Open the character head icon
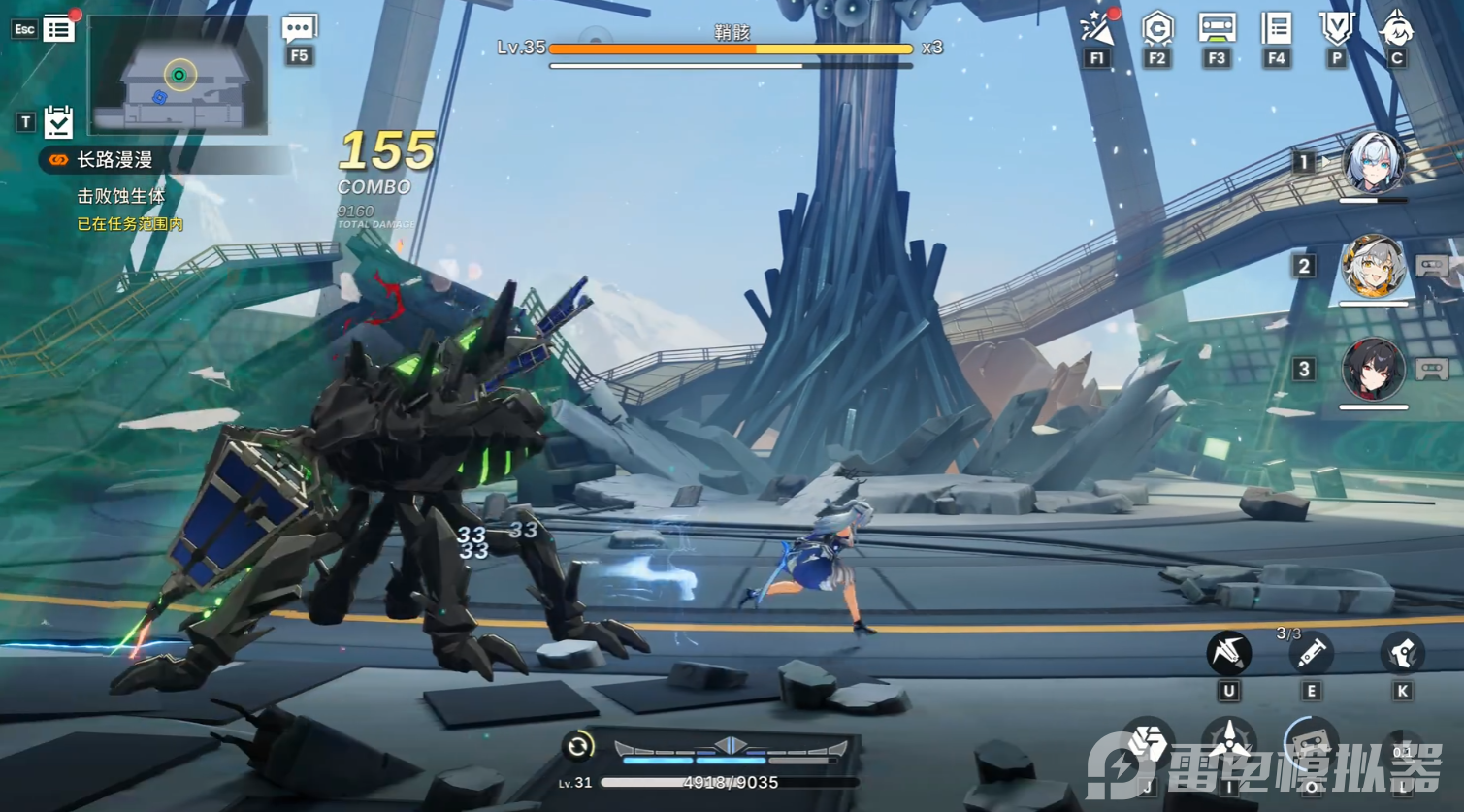The height and width of the screenshot is (812, 1464). click(x=1396, y=29)
